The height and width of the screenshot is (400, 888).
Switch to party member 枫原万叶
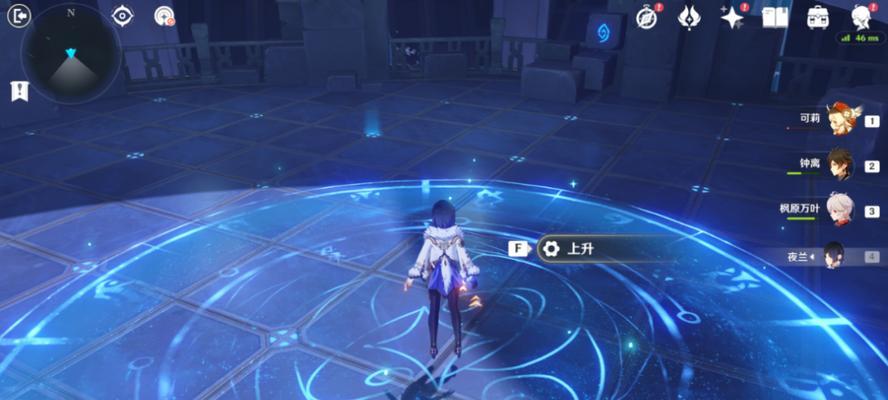pyautogui.click(x=838, y=210)
